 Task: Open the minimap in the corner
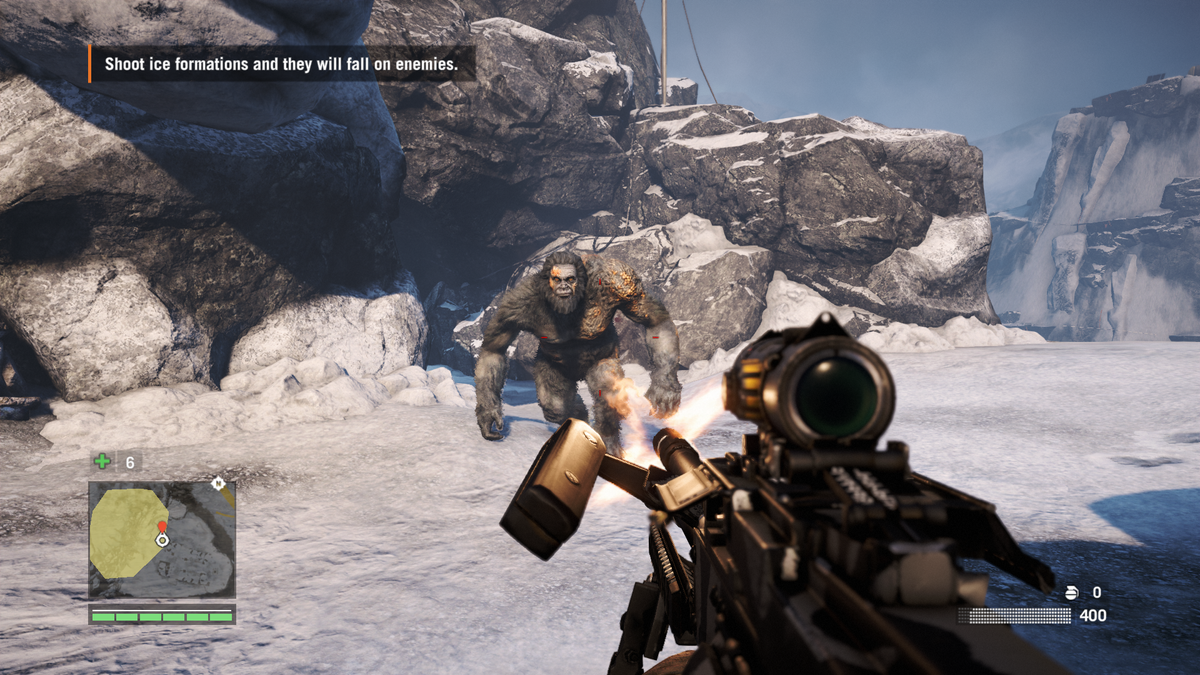pos(162,540)
